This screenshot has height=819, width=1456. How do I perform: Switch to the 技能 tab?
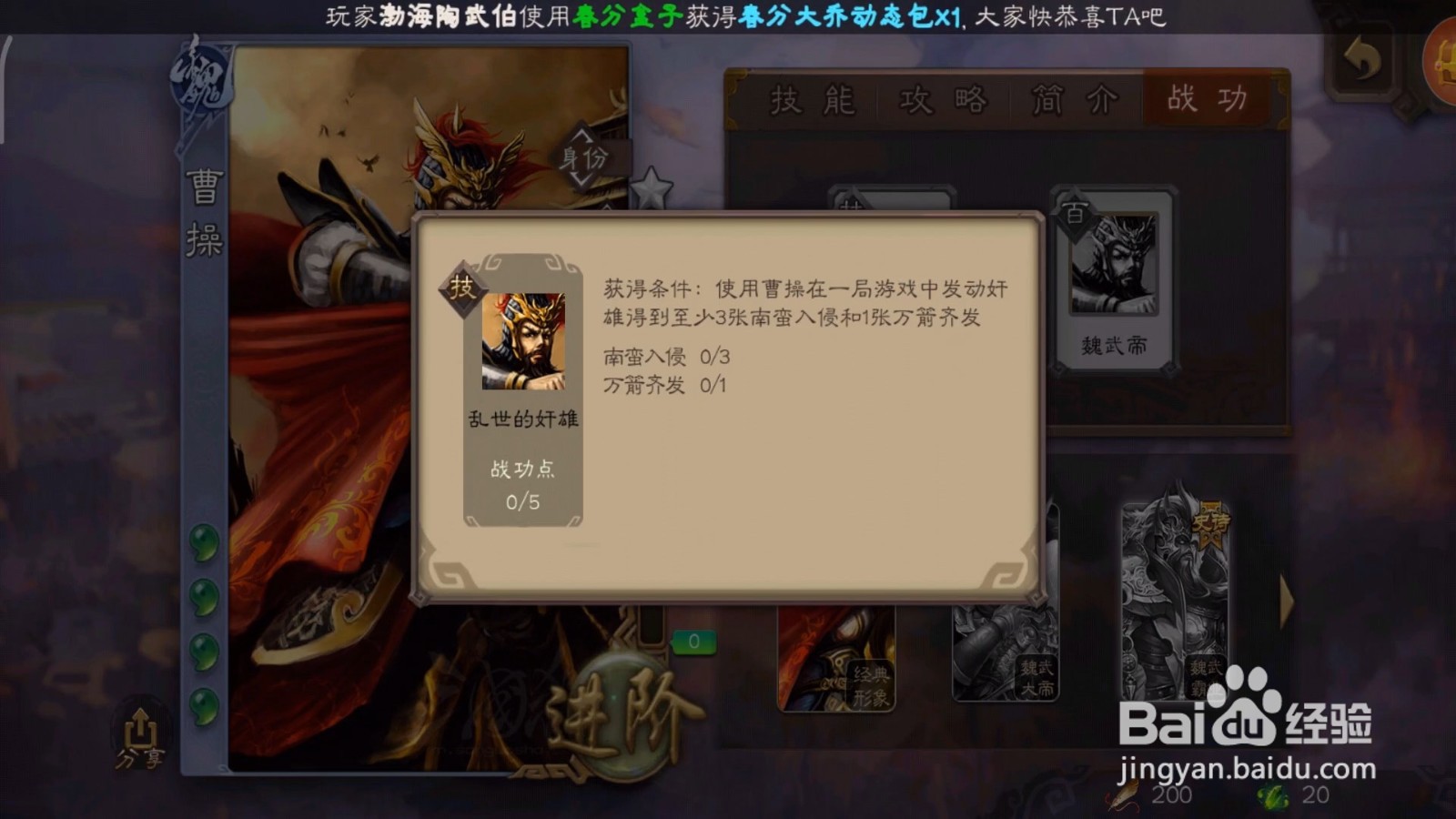click(813, 100)
